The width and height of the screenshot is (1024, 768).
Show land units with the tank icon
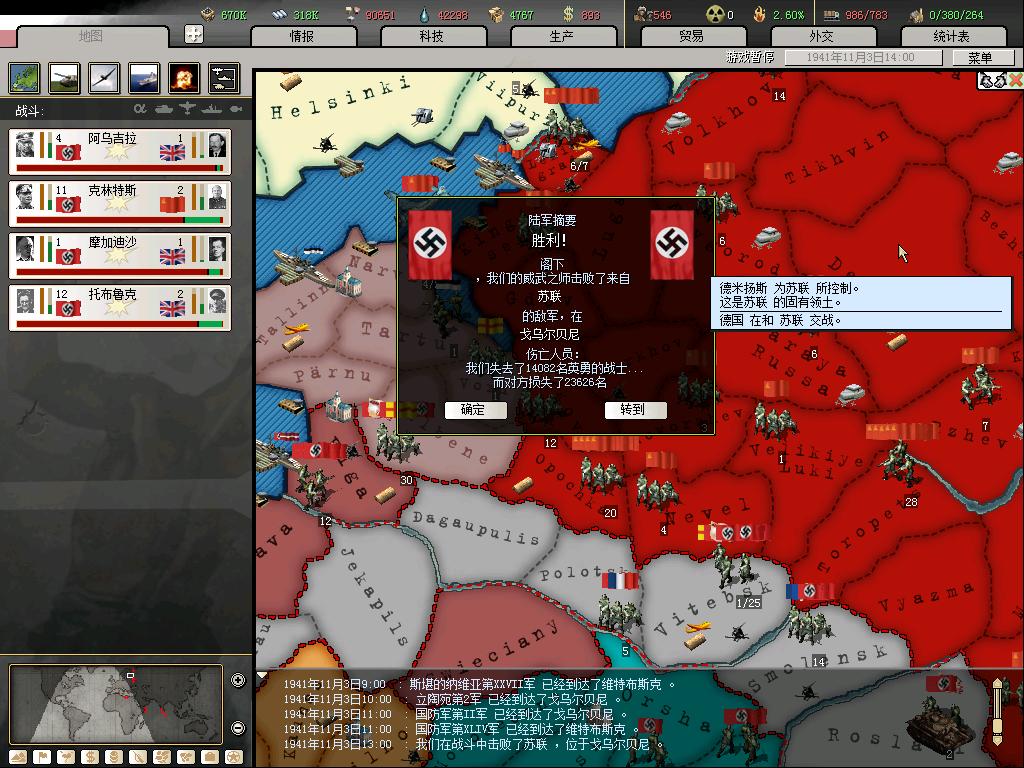coord(64,78)
